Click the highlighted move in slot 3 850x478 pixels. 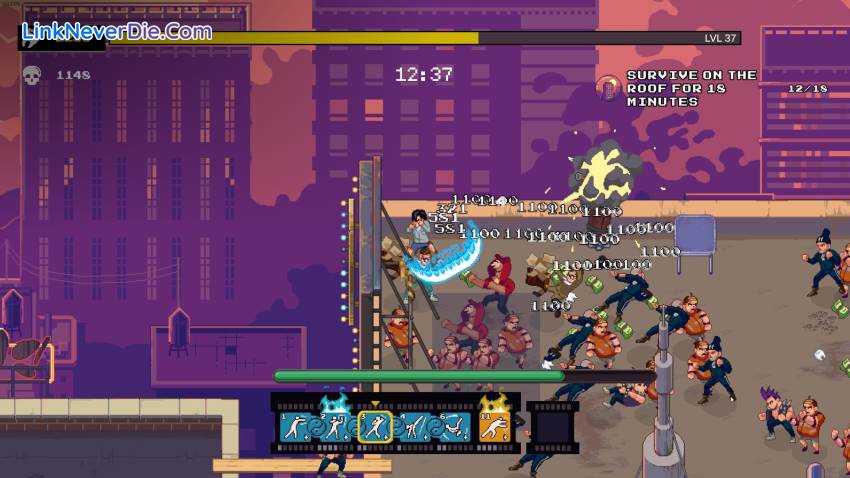point(375,427)
